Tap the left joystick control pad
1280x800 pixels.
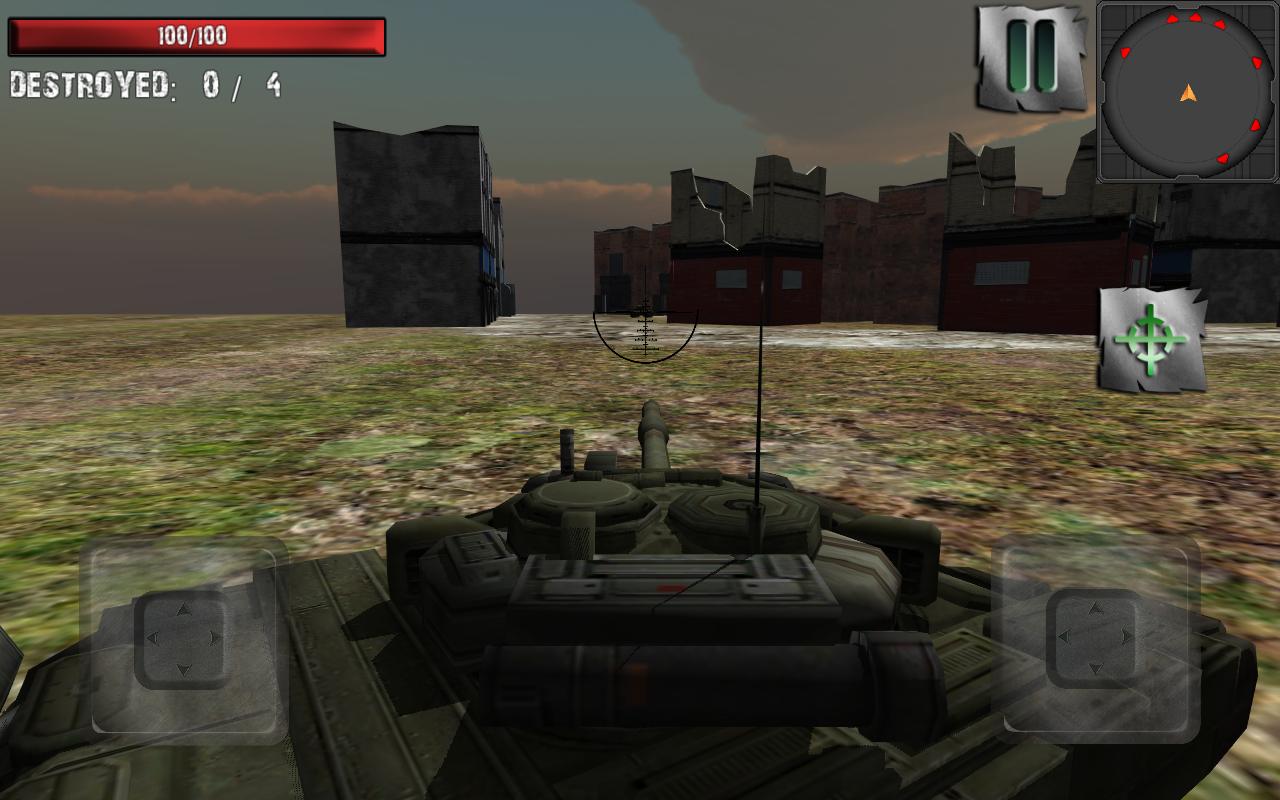pyautogui.click(x=185, y=637)
